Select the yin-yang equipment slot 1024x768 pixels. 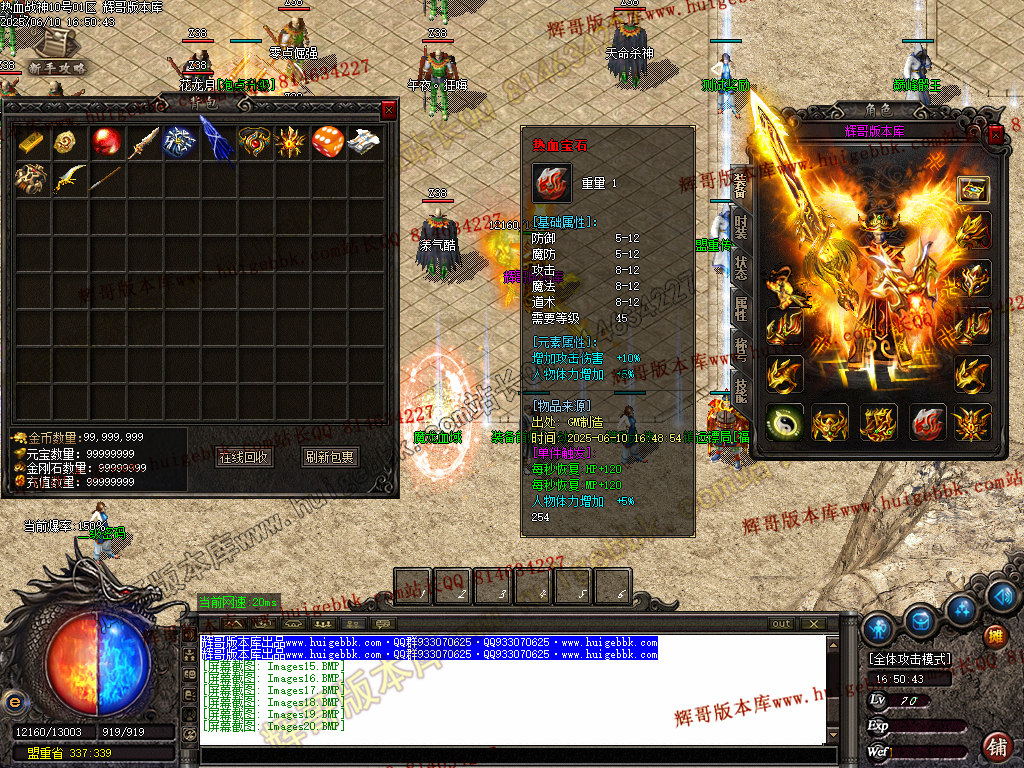(x=785, y=422)
